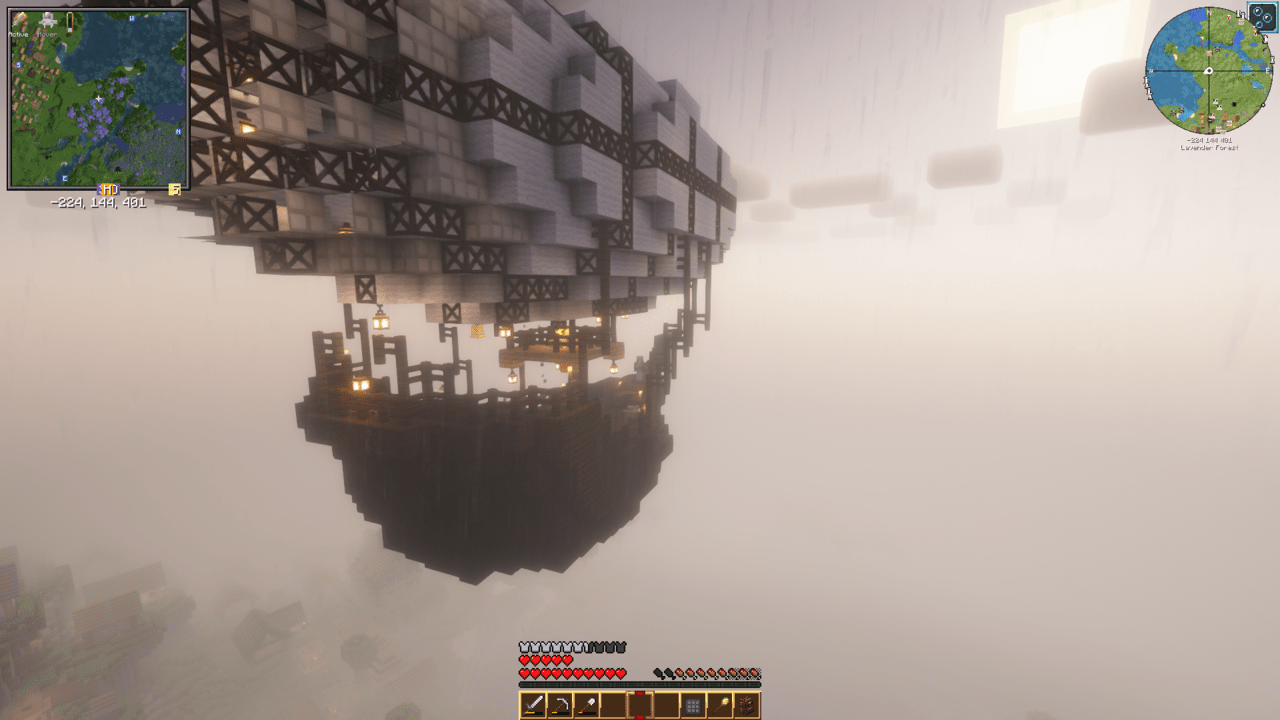Select the golden torch item in hotbar slot eight
This screenshot has height=720, width=1280.
point(721,705)
